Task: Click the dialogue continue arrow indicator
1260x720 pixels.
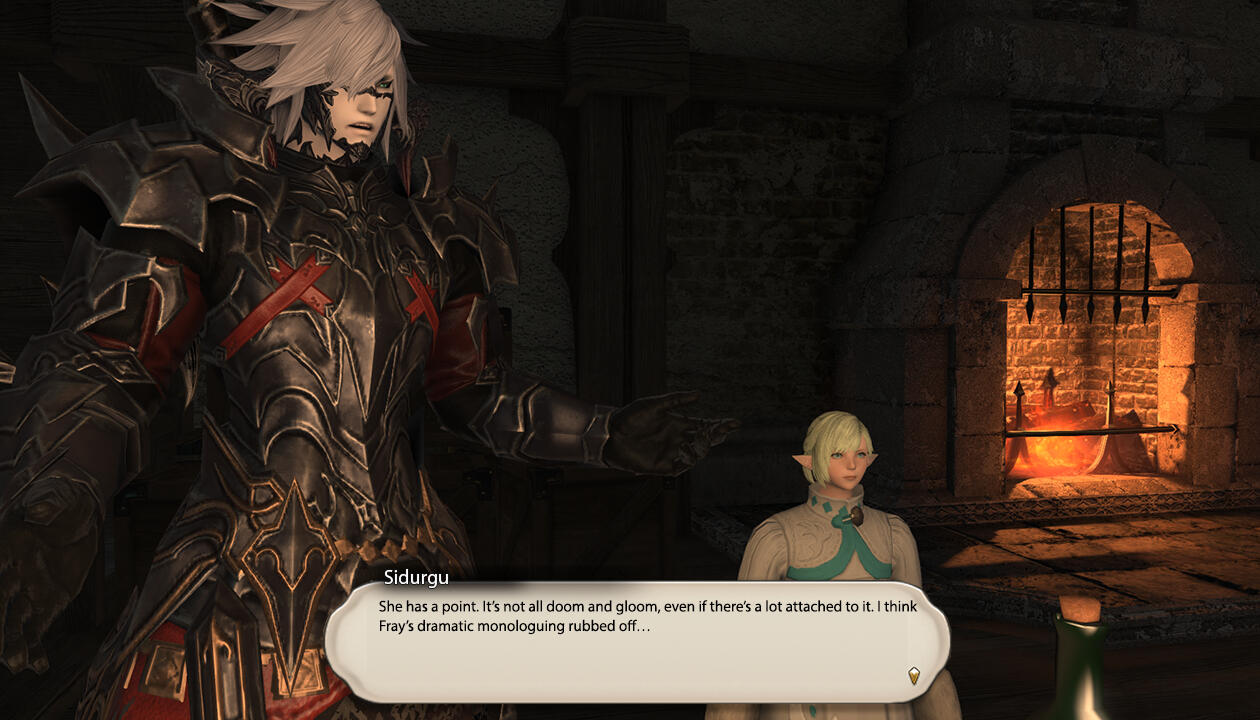Action: (913, 675)
